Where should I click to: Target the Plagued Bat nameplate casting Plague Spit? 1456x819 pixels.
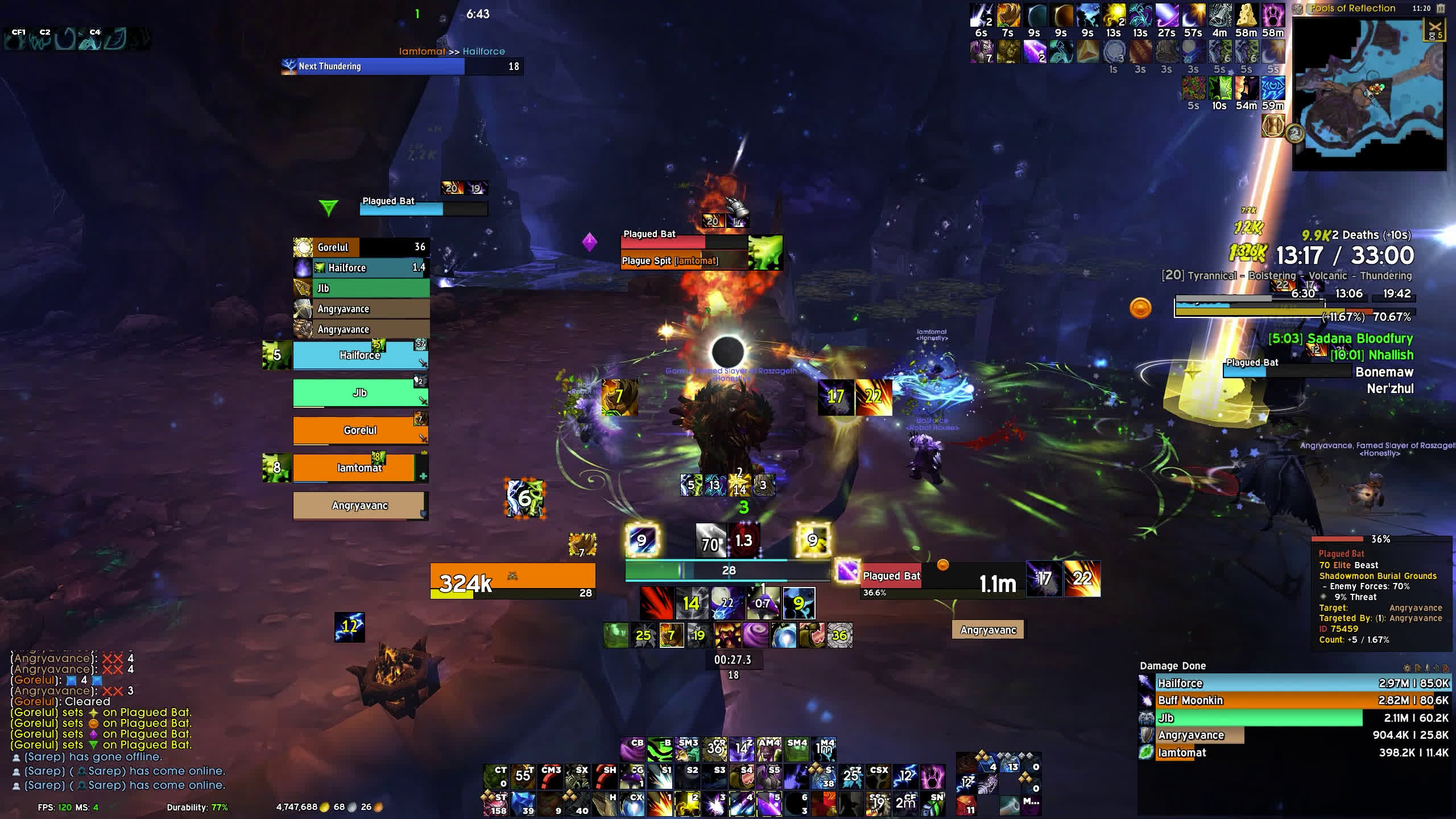pos(684,242)
